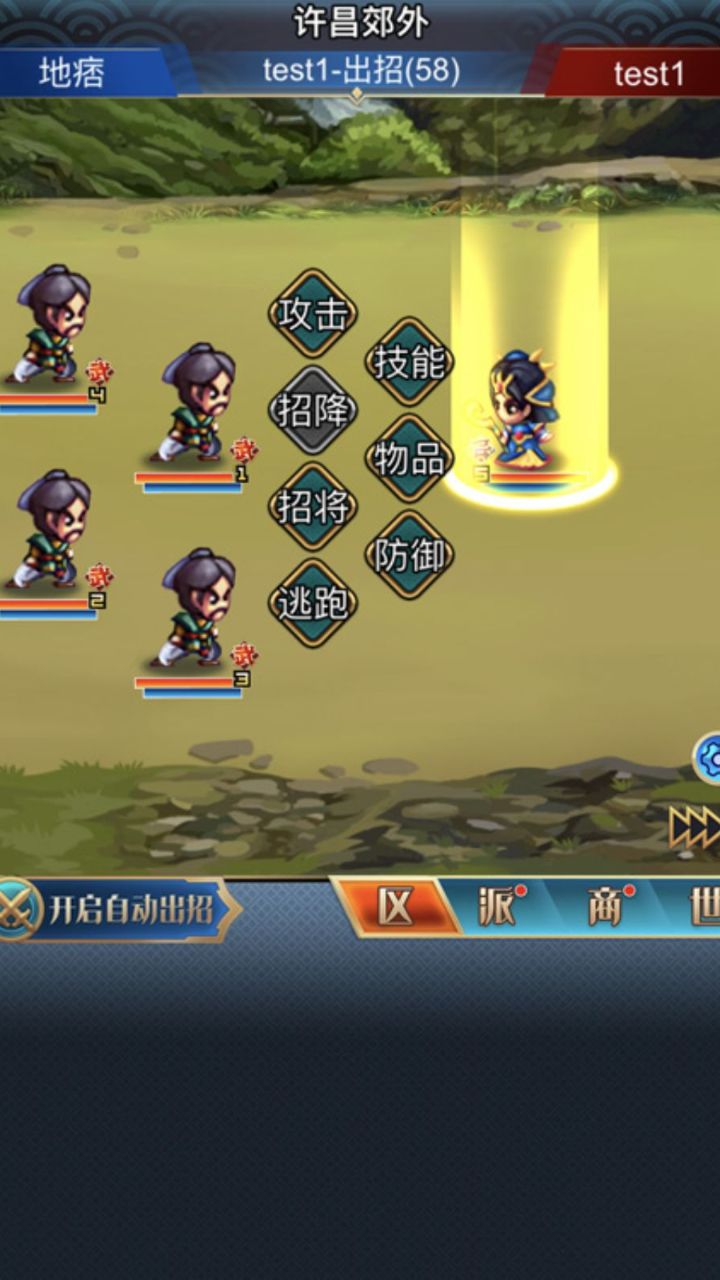Click the fast-forward arrows button

point(696,826)
